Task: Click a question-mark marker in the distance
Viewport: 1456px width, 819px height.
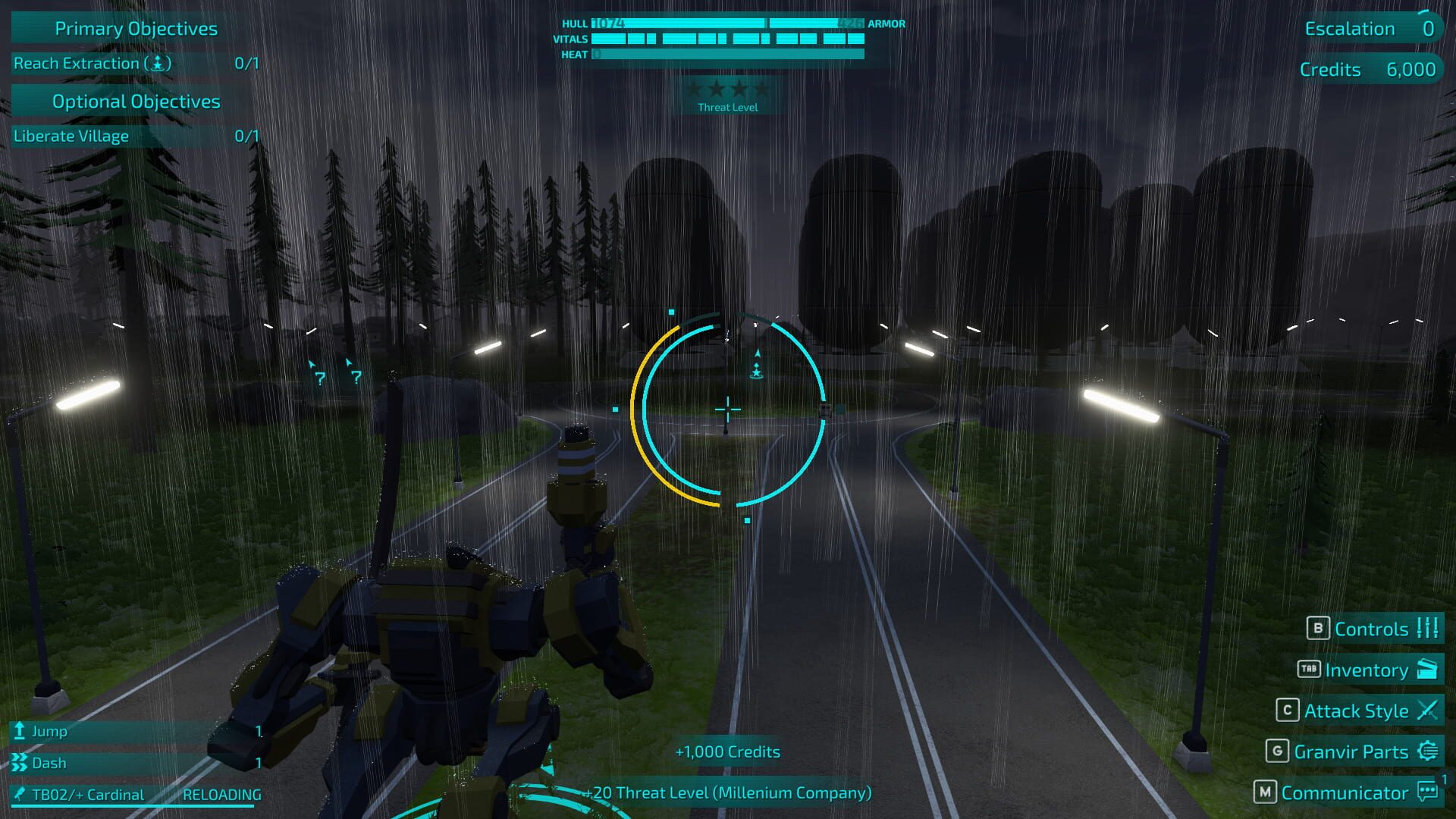Action: click(319, 378)
